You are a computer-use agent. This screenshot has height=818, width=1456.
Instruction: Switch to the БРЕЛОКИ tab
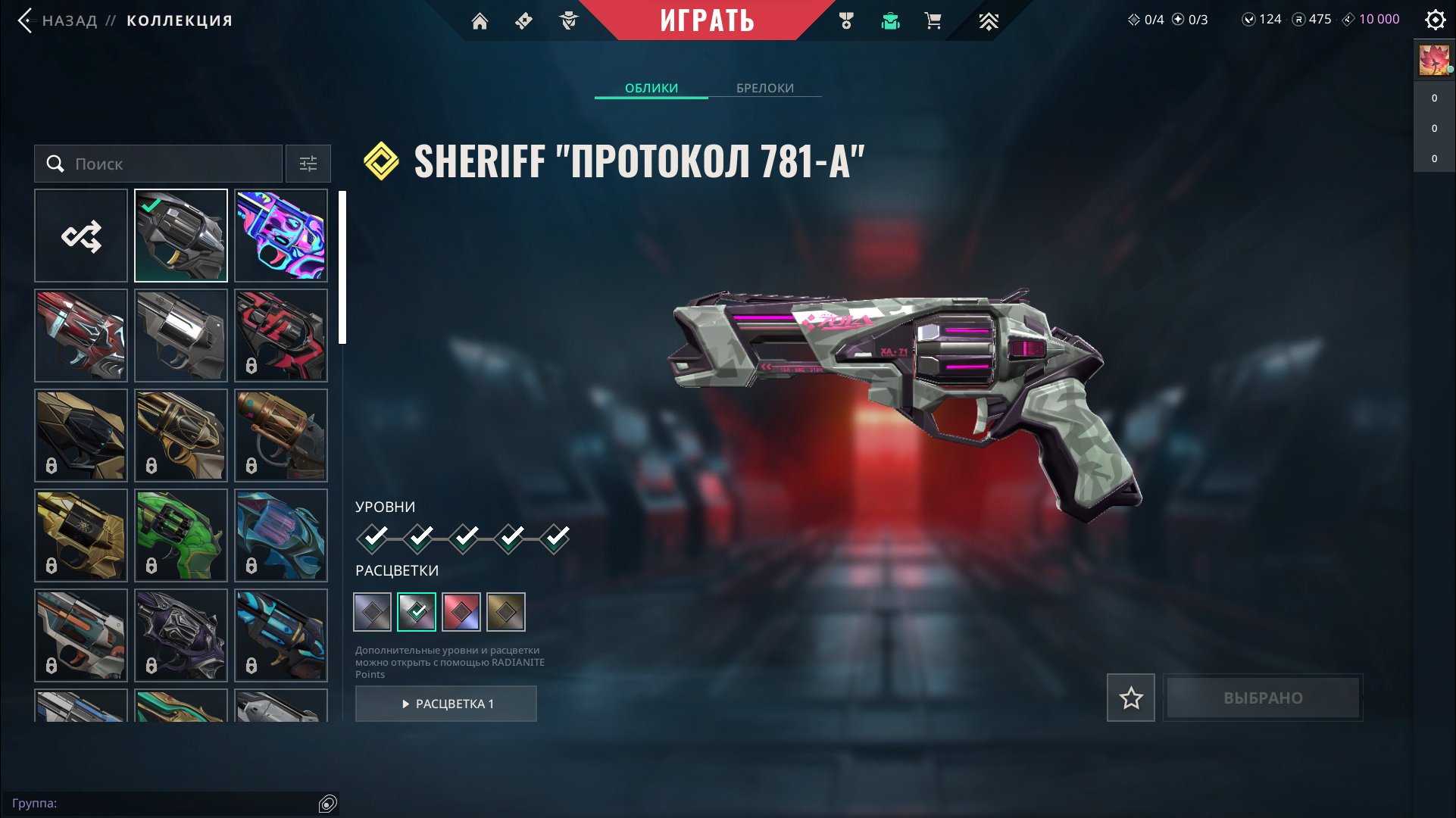pos(764,88)
